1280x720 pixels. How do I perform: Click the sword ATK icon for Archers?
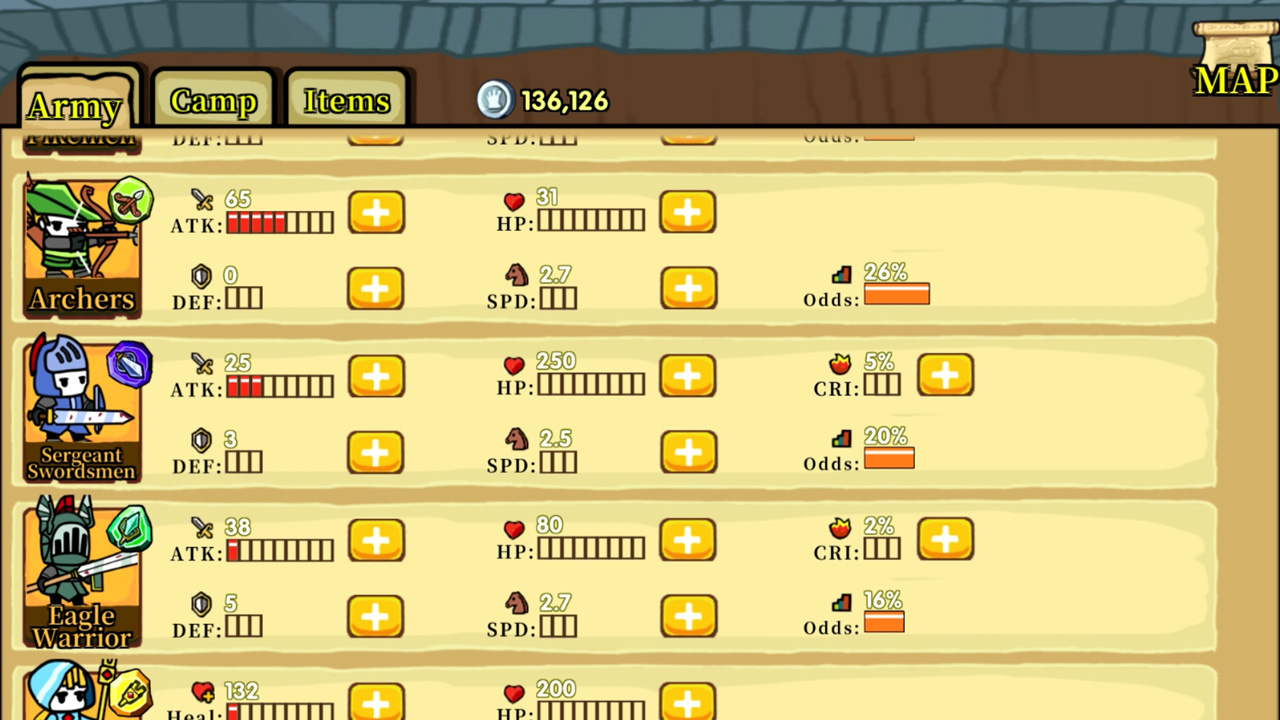[x=204, y=199]
